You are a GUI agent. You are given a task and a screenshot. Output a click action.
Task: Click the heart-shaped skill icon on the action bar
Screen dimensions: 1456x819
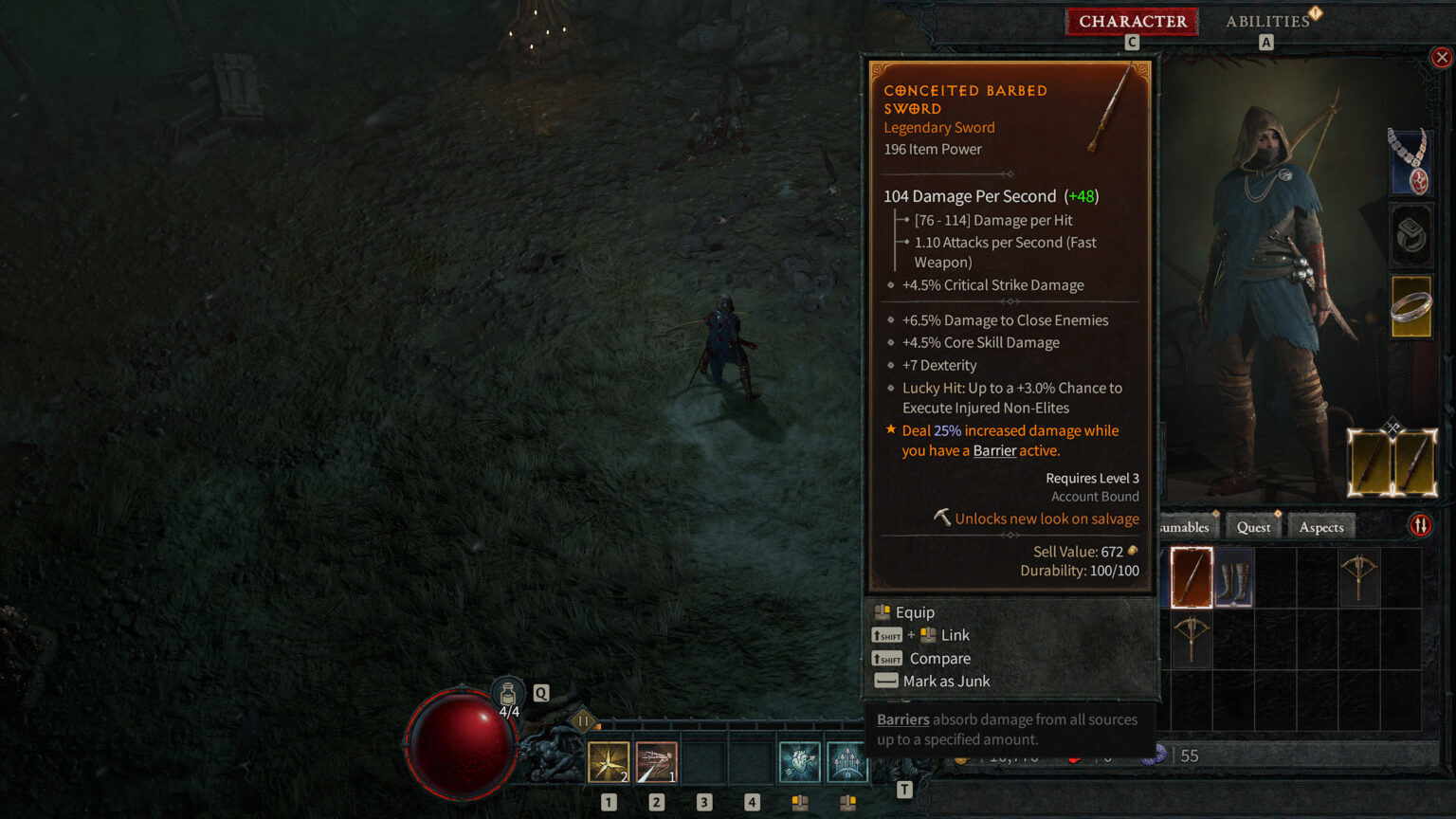[799, 761]
